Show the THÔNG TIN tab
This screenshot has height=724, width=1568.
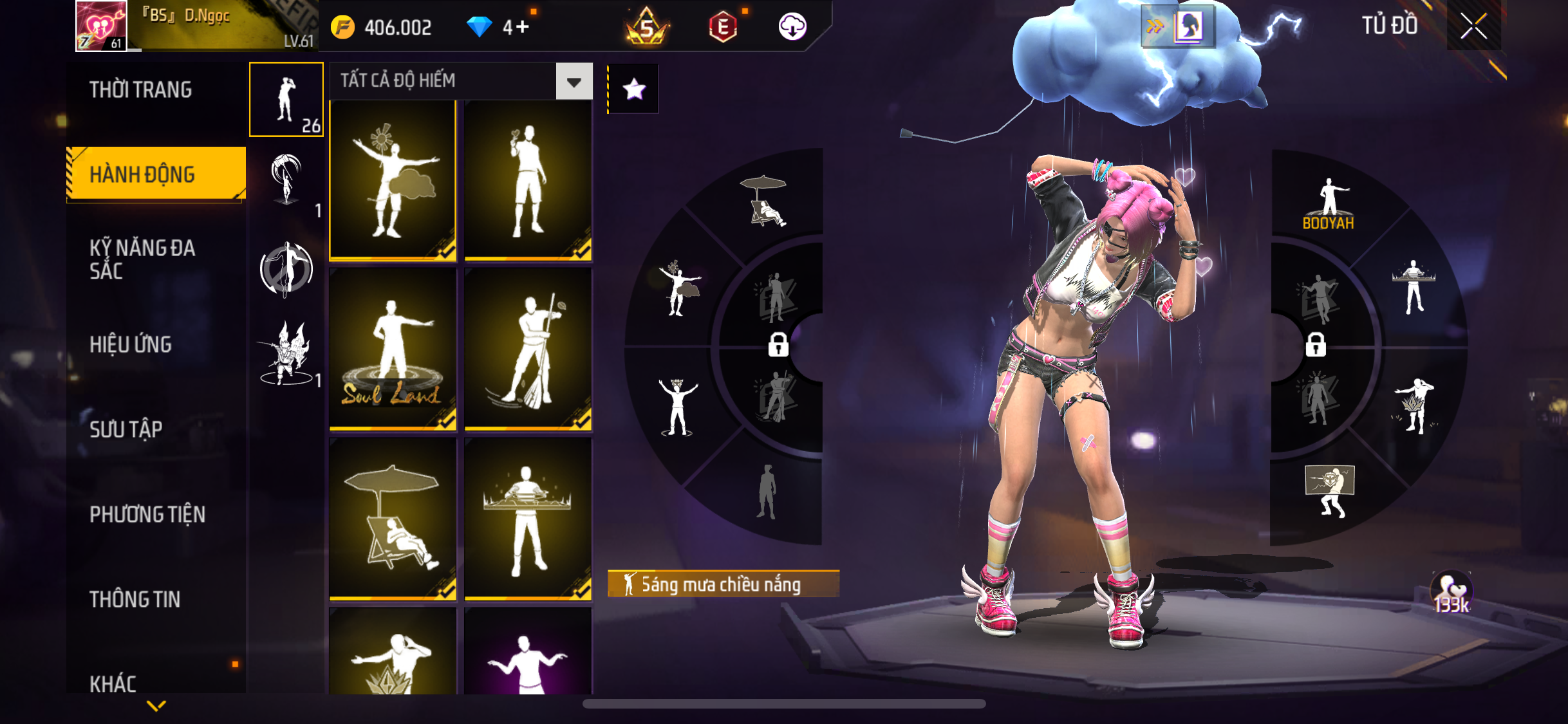(x=135, y=599)
